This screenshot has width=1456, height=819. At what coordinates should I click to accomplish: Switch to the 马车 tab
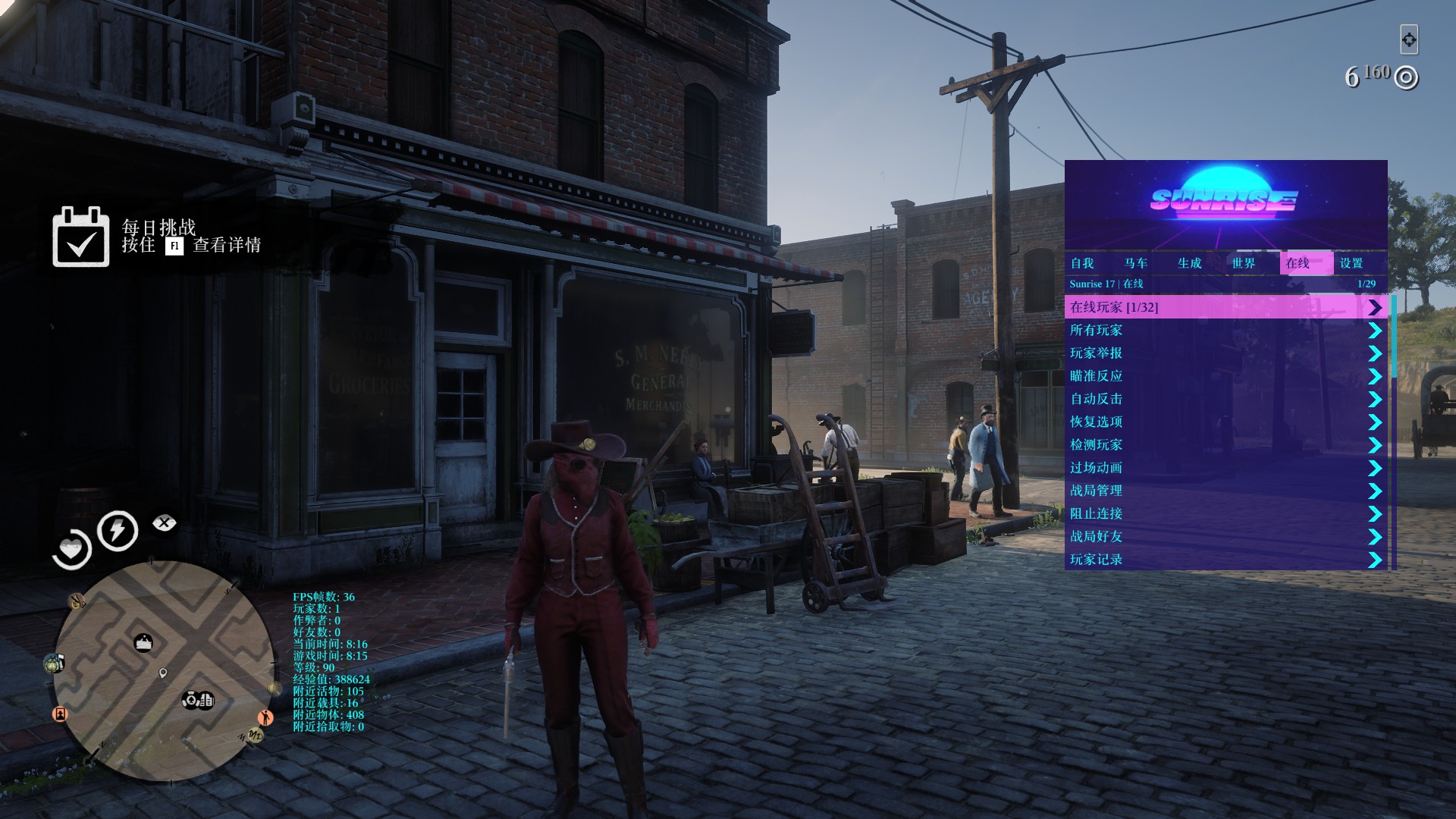1136,263
